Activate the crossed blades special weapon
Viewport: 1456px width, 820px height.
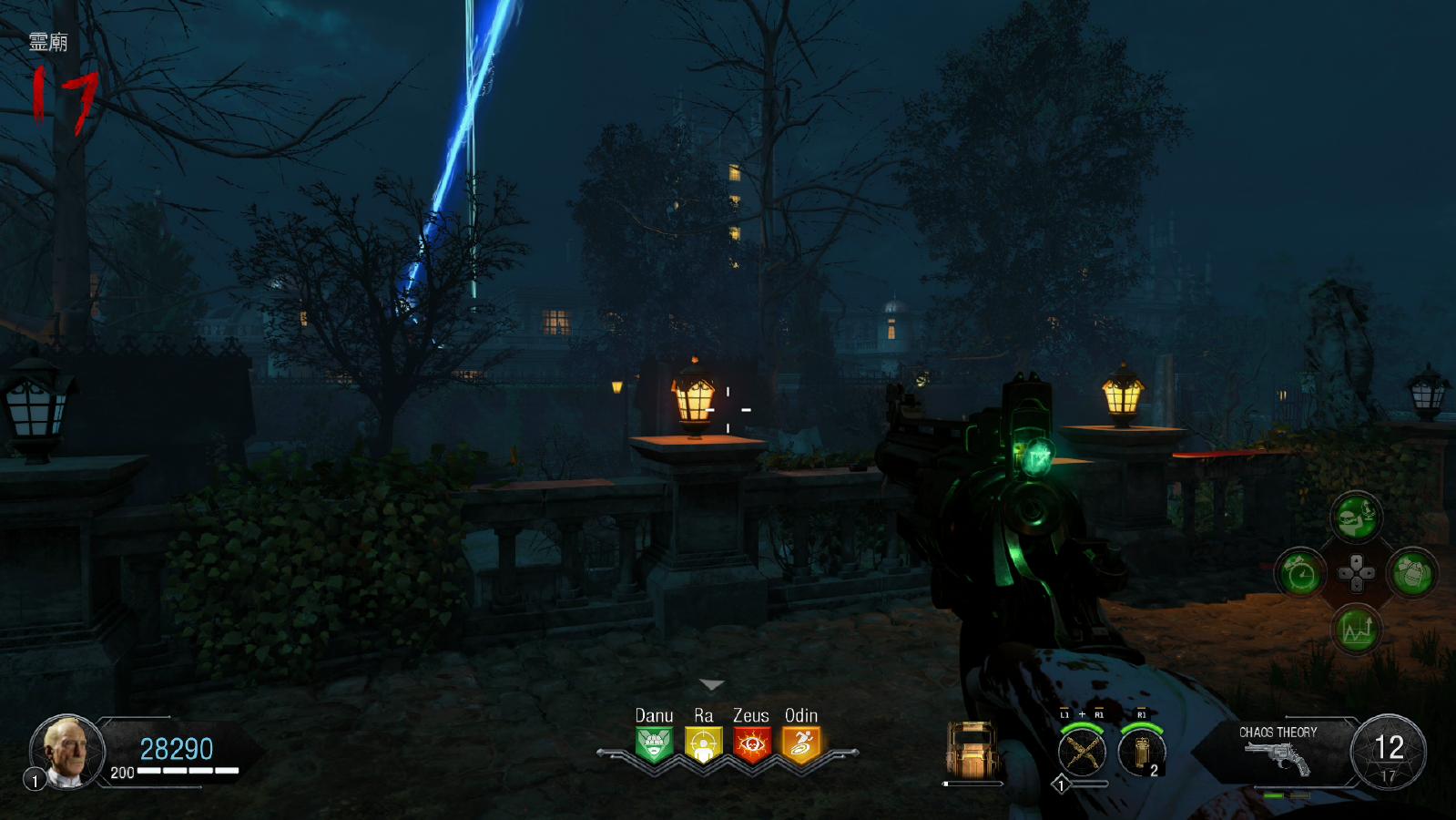[x=1082, y=753]
